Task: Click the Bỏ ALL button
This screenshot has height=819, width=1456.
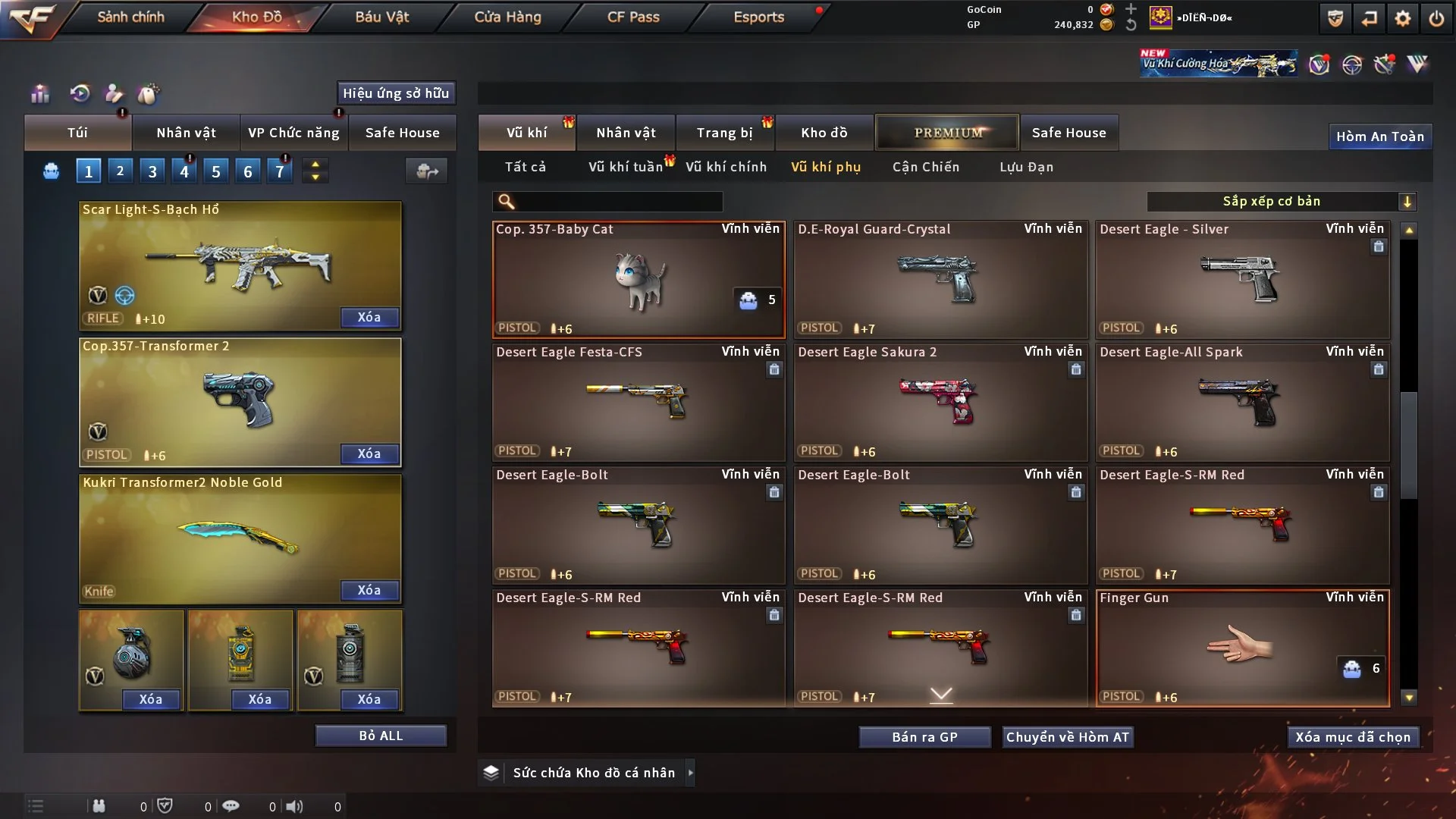Action: (x=381, y=736)
